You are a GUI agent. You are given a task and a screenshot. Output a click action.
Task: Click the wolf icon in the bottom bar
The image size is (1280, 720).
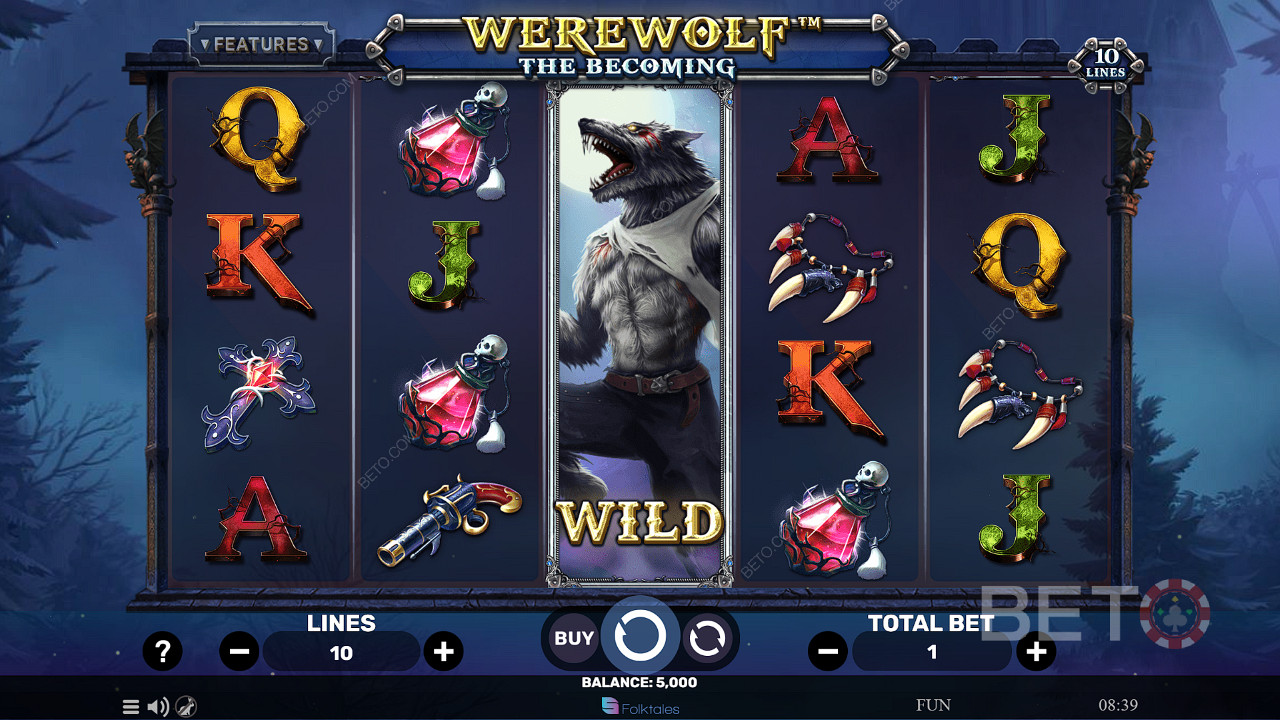coord(186,707)
